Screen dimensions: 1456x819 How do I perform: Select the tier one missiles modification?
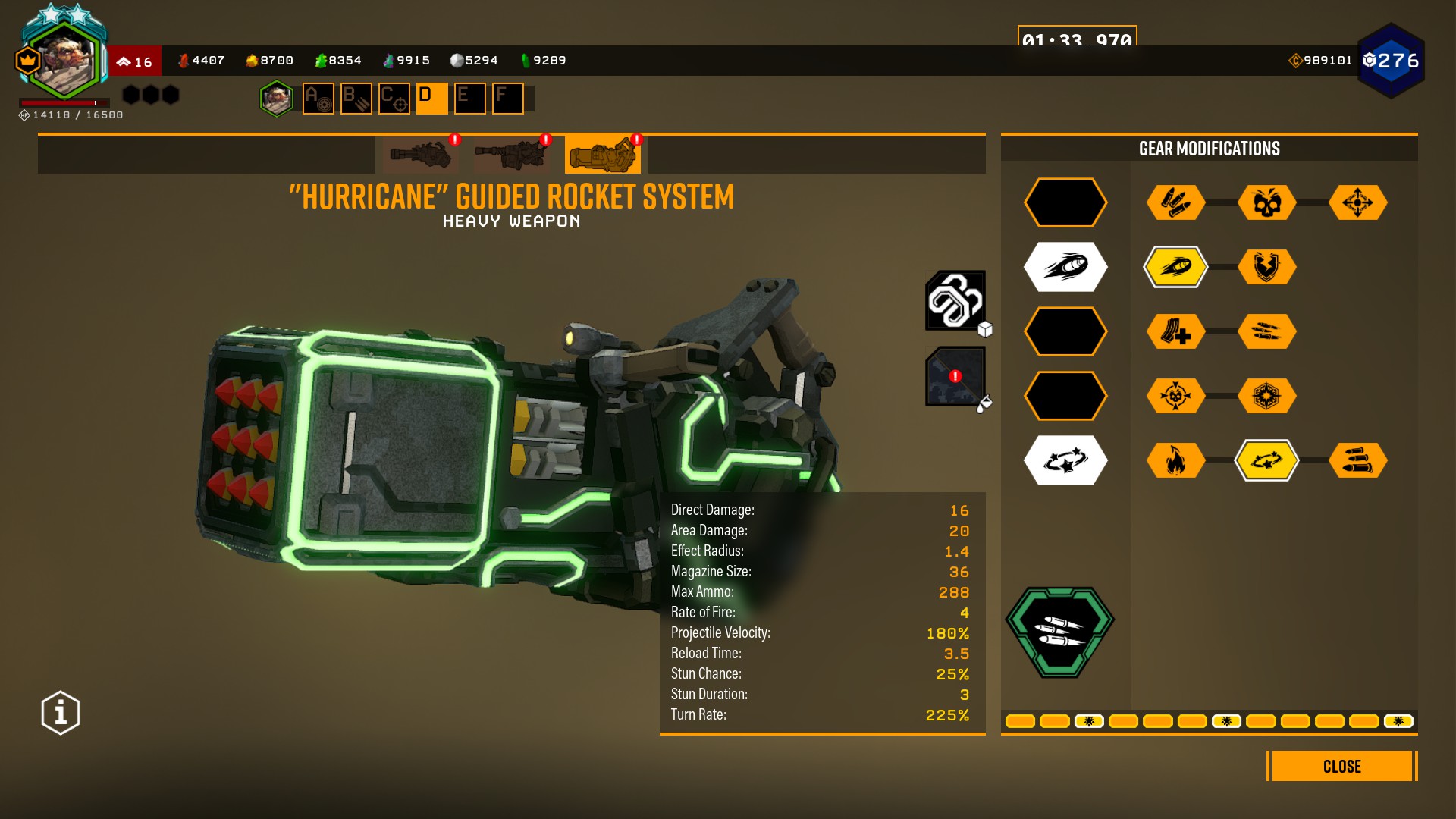pos(1175,202)
